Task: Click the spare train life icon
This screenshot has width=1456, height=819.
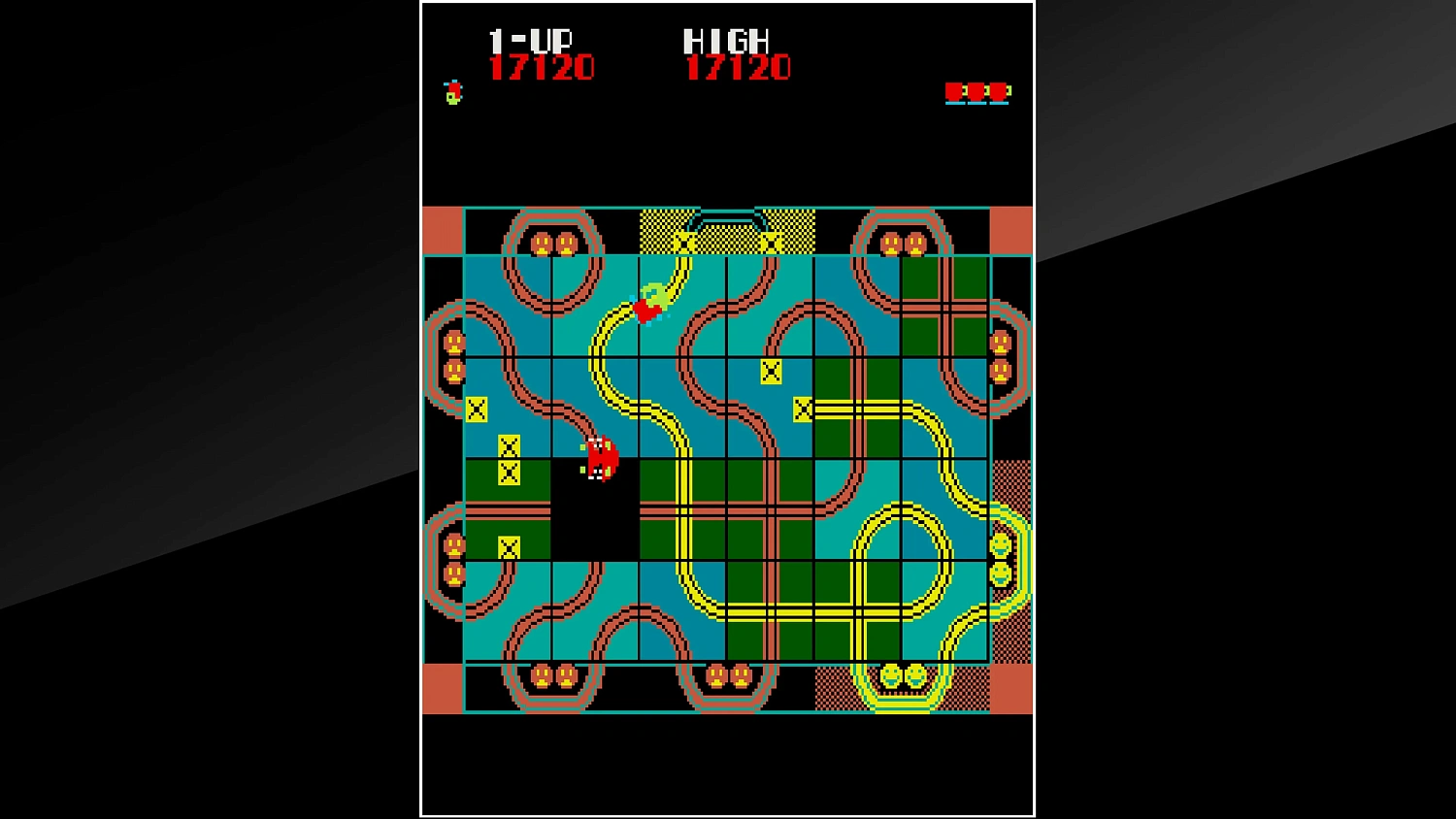Action: 451,90
